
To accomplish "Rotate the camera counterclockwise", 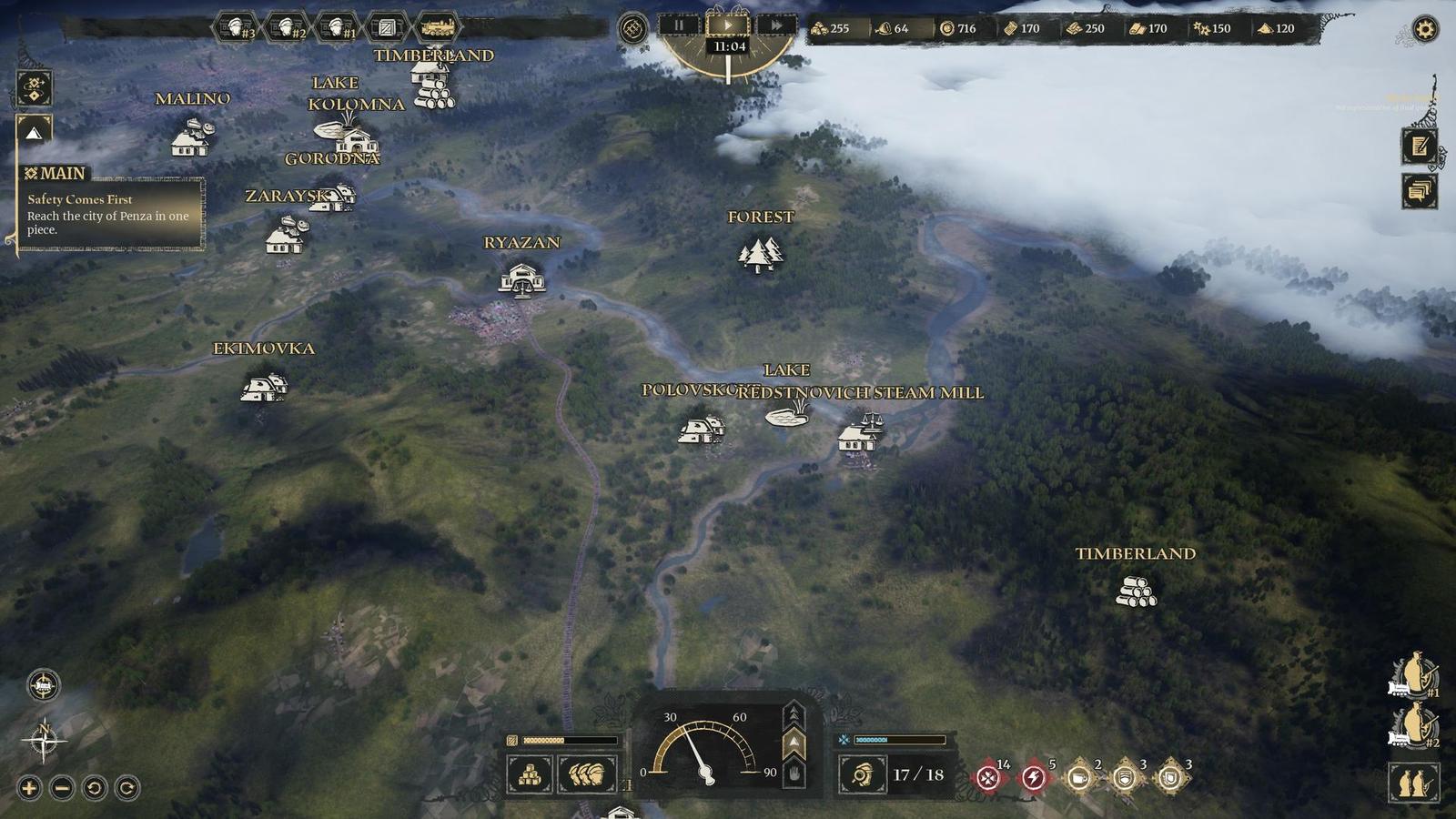I will pyautogui.click(x=95, y=788).
